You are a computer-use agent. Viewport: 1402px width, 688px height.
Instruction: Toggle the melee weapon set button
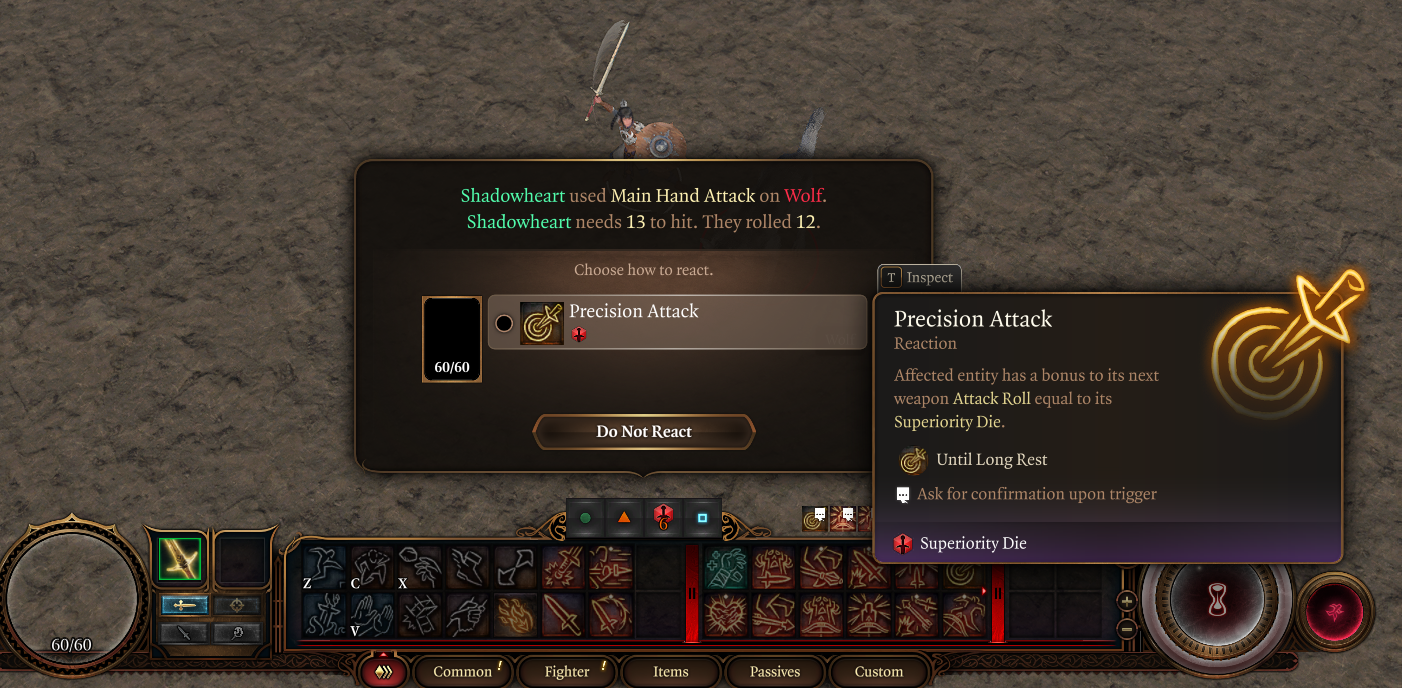pyautogui.click(x=184, y=605)
